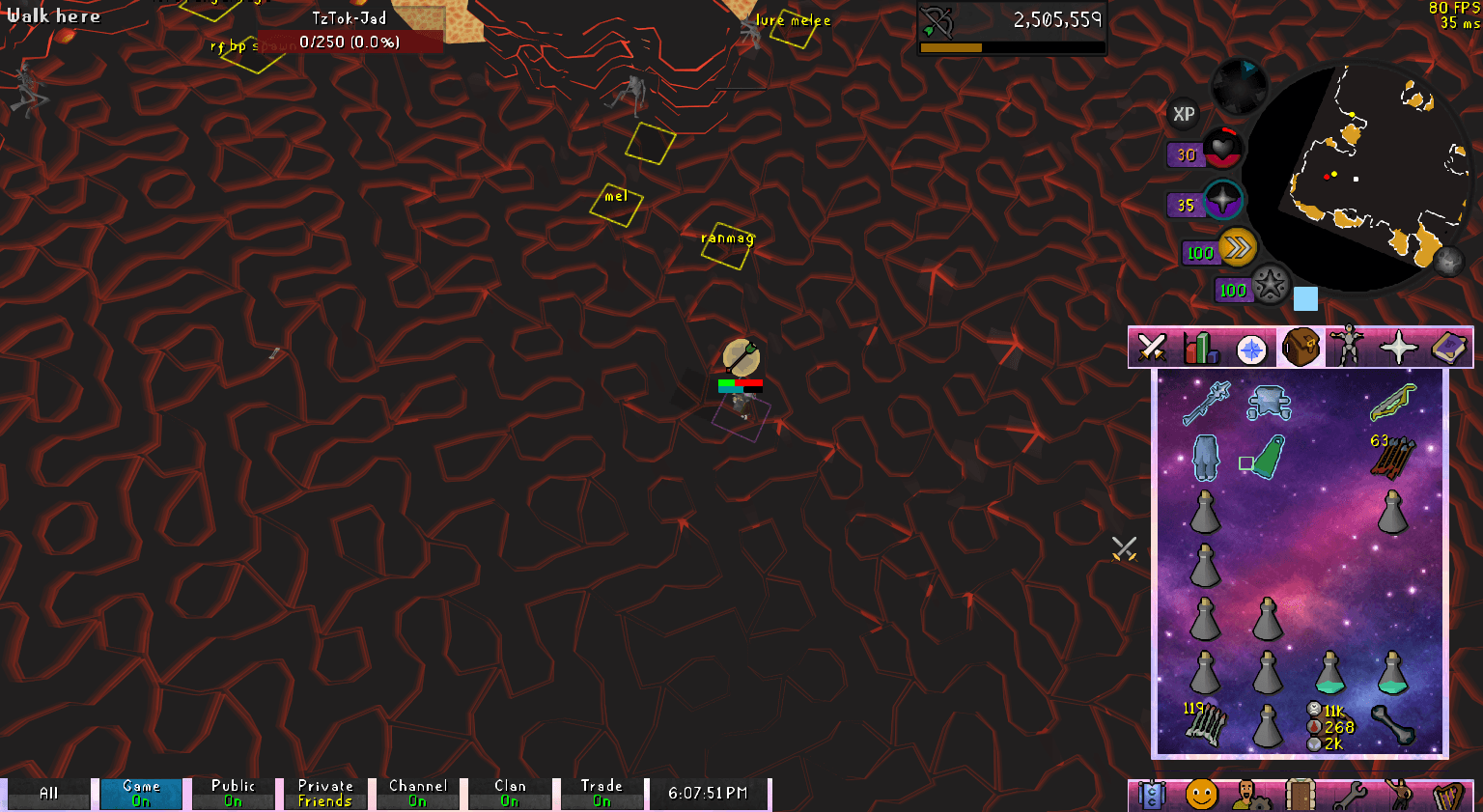Viewport: 1483px width, 812px height.
Task: Select the Game chat filter tab
Action: point(140,792)
